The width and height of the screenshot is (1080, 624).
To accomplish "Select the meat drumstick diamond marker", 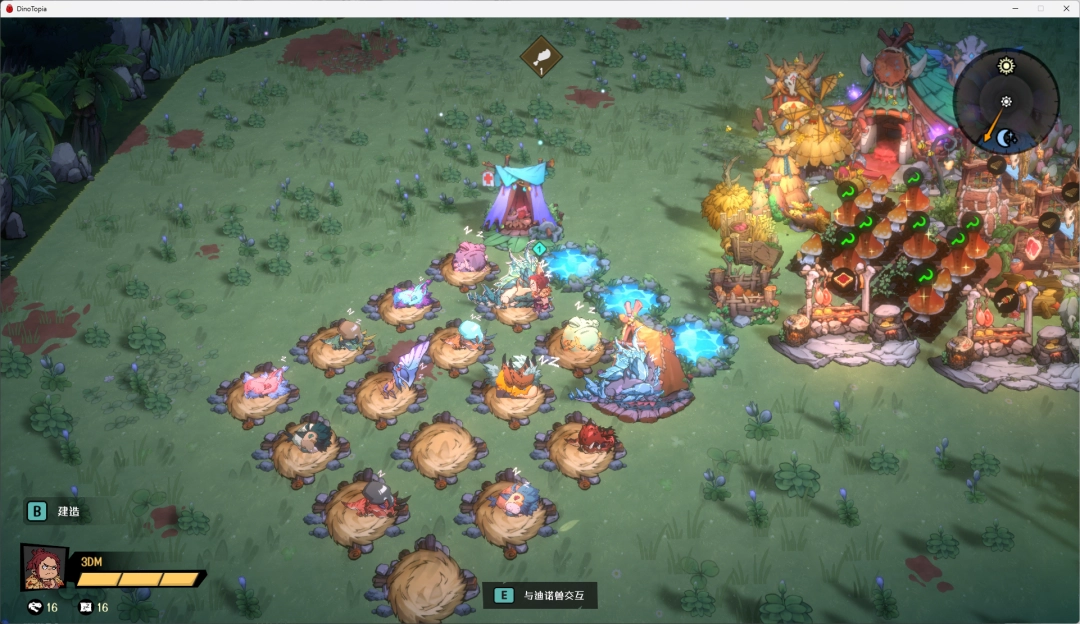I will click(541, 56).
